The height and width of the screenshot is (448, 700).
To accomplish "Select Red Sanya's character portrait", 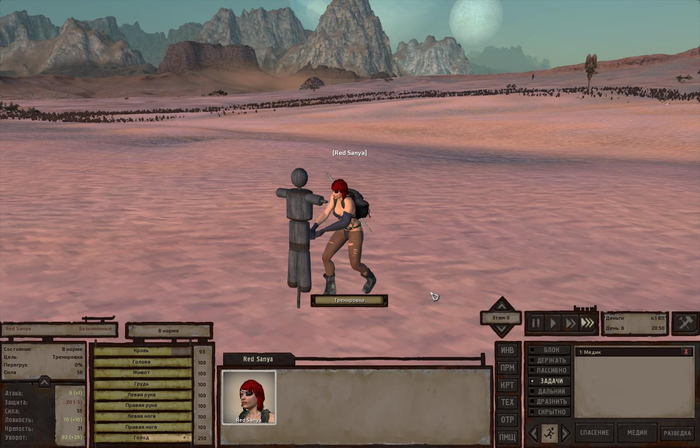I will tap(248, 397).
